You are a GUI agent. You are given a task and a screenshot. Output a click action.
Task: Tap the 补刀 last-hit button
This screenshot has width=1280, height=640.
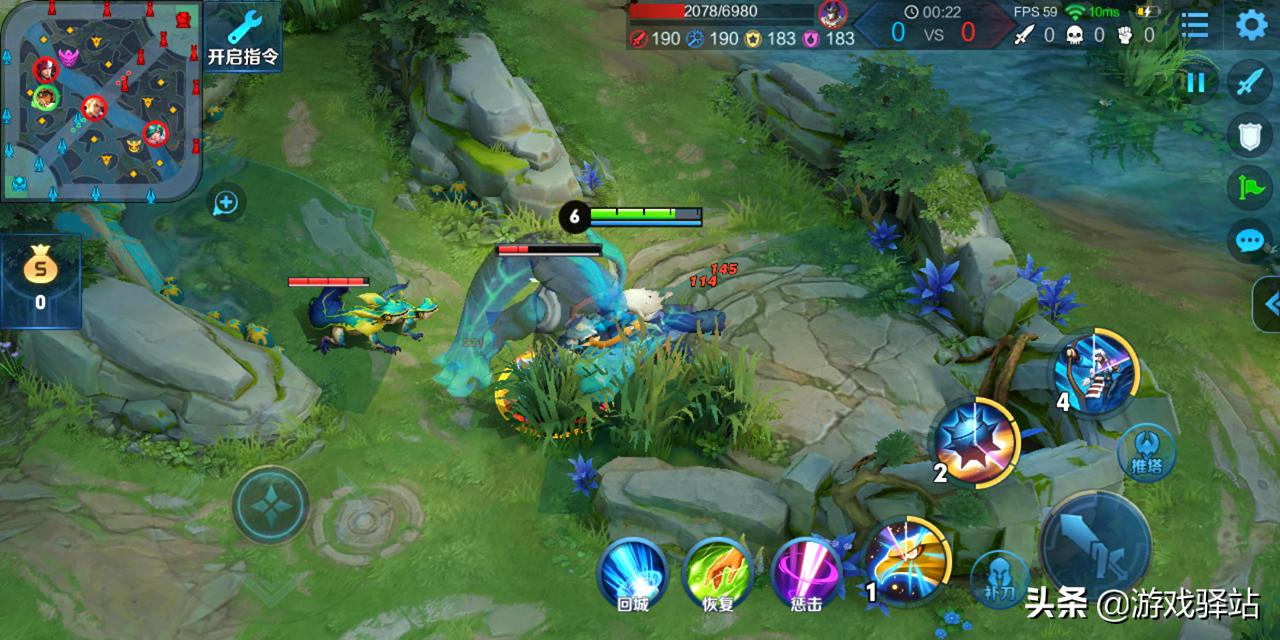(1000, 578)
